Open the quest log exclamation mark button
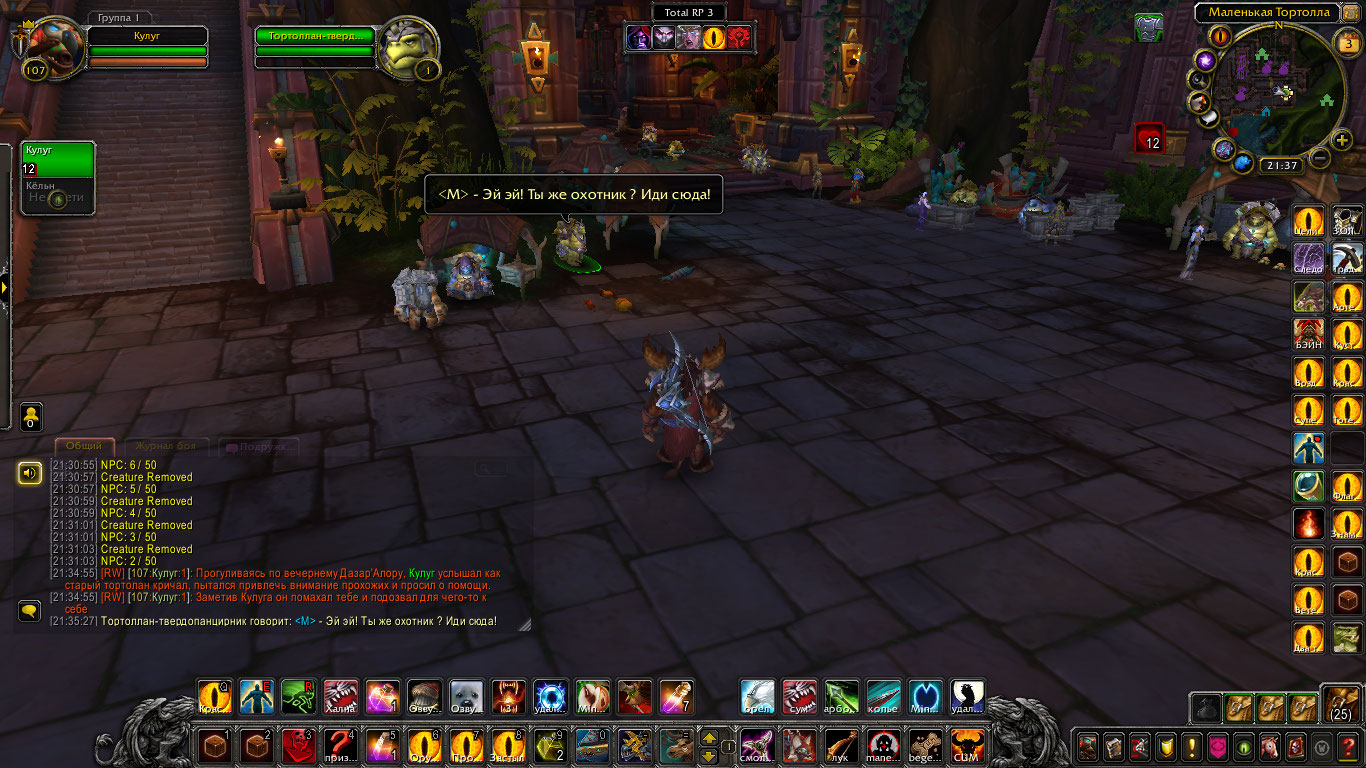The width and height of the screenshot is (1366, 768). [1192, 746]
